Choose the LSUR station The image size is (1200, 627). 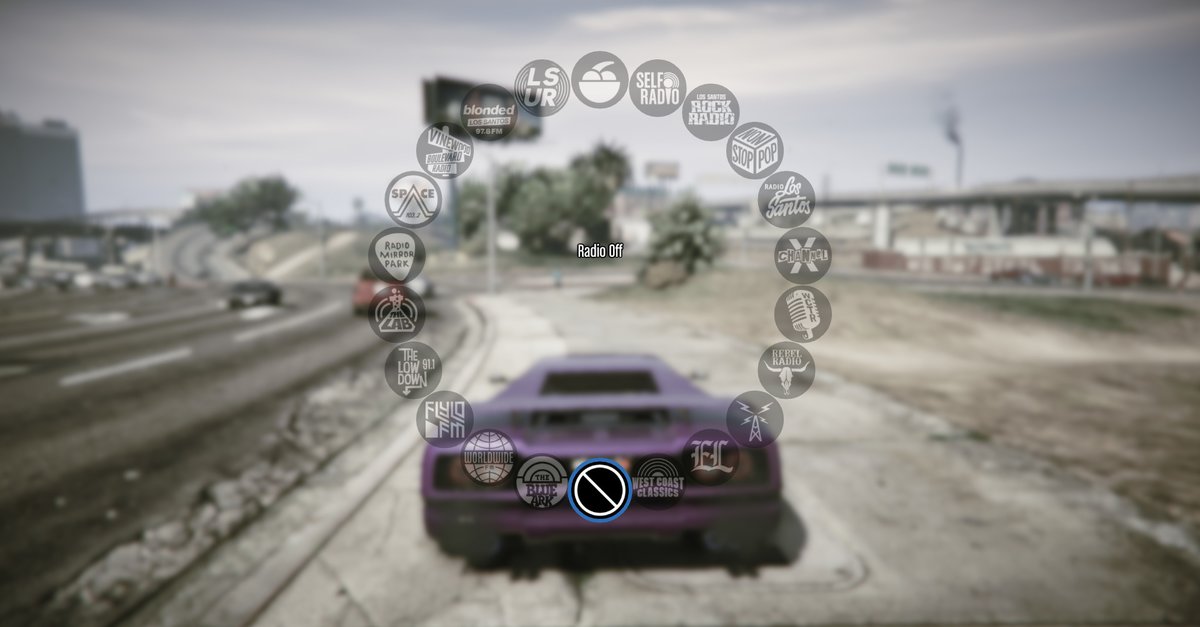click(542, 88)
